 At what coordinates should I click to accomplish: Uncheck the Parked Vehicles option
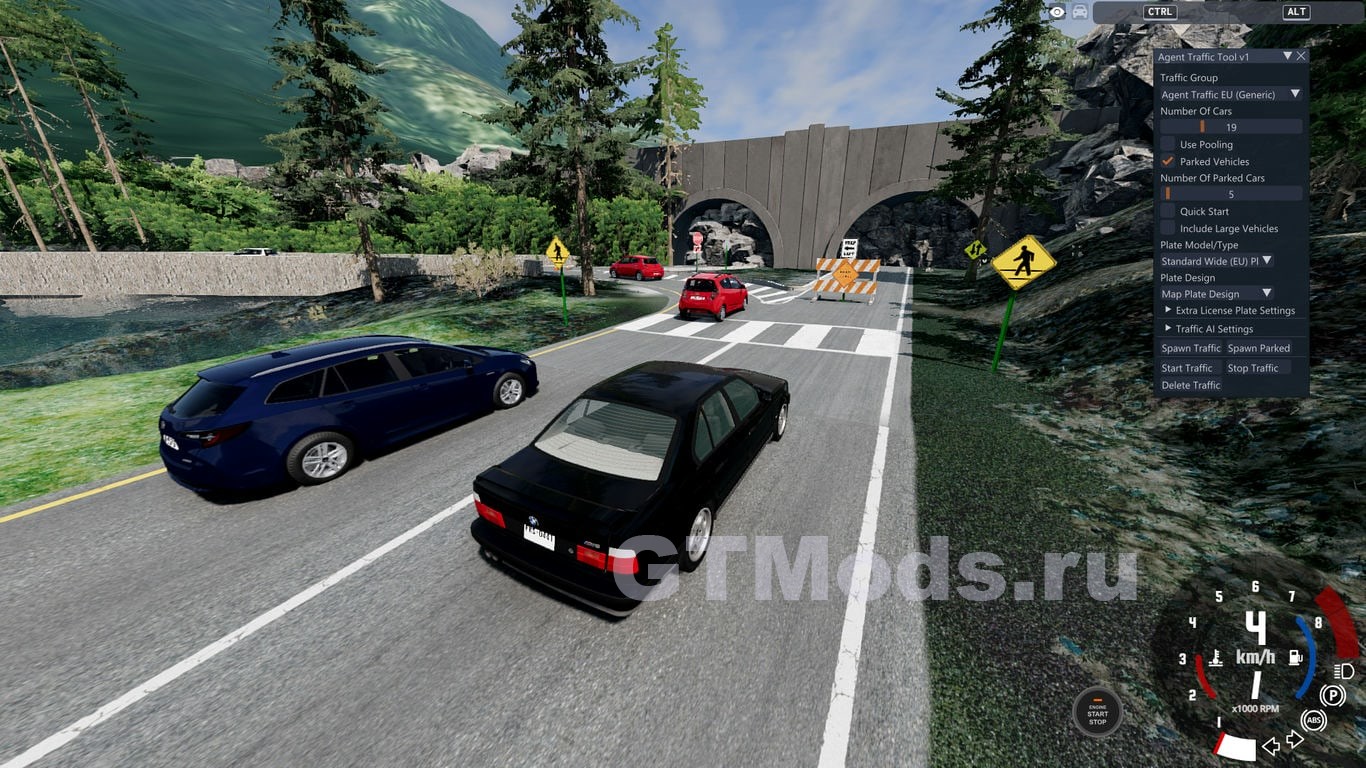tap(1168, 161)
